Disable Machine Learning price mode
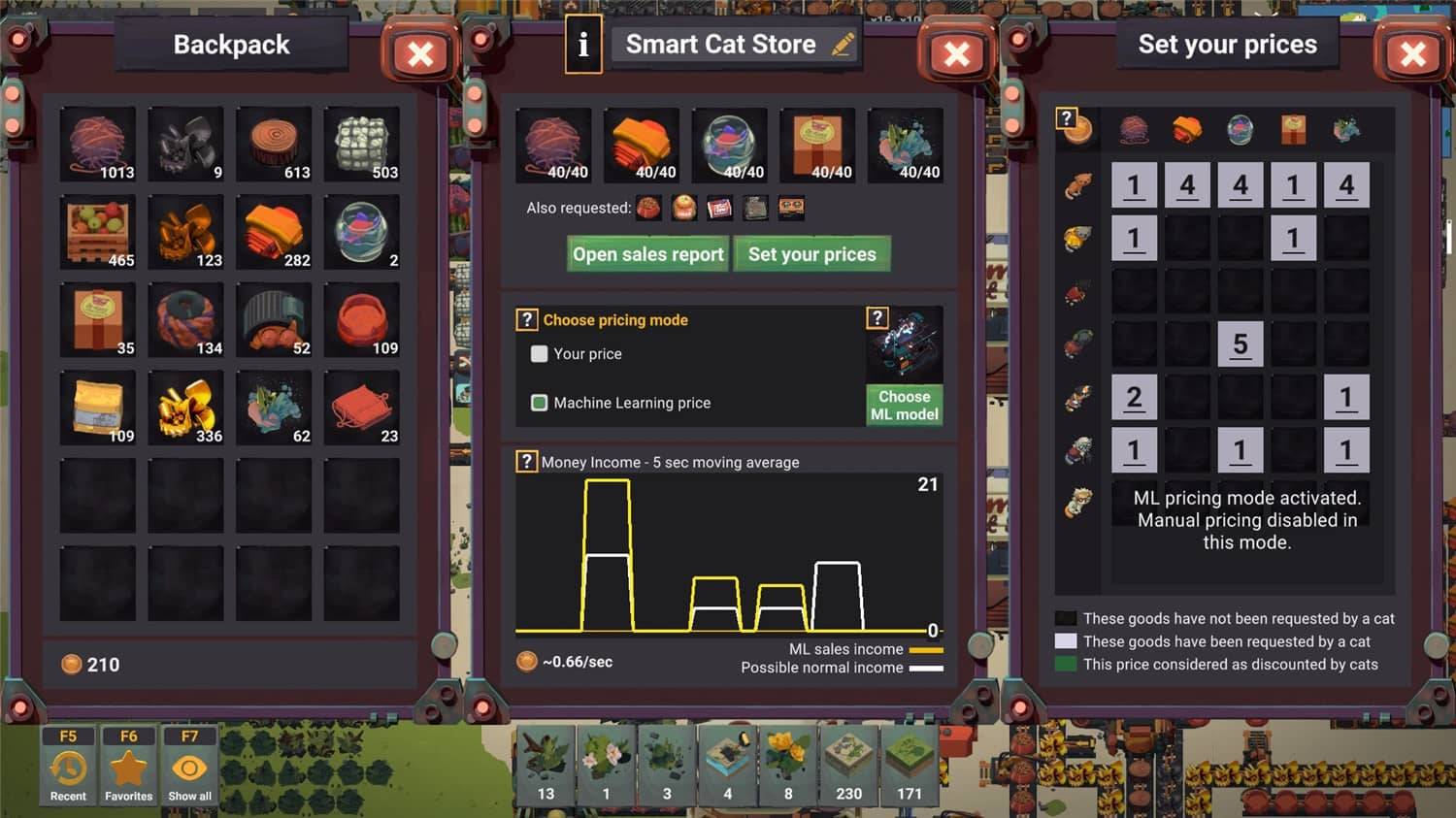The height and width of the screenshot is (818, 1456). pos(540,403)
